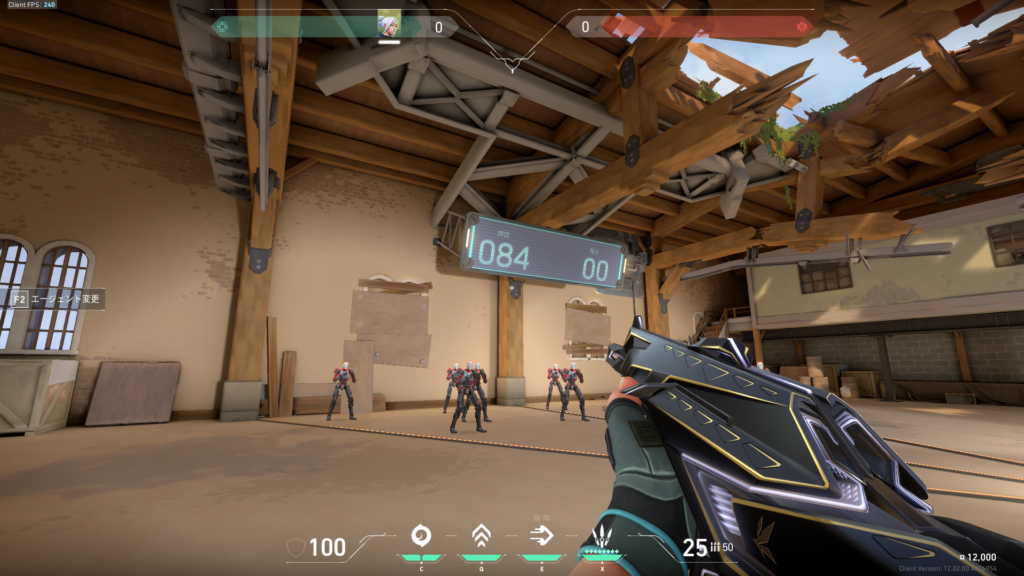The width and height of the screenshot is (1024, 576).
Task: Trigger the Tailwind dash ability icon
Action: [541, 535]
